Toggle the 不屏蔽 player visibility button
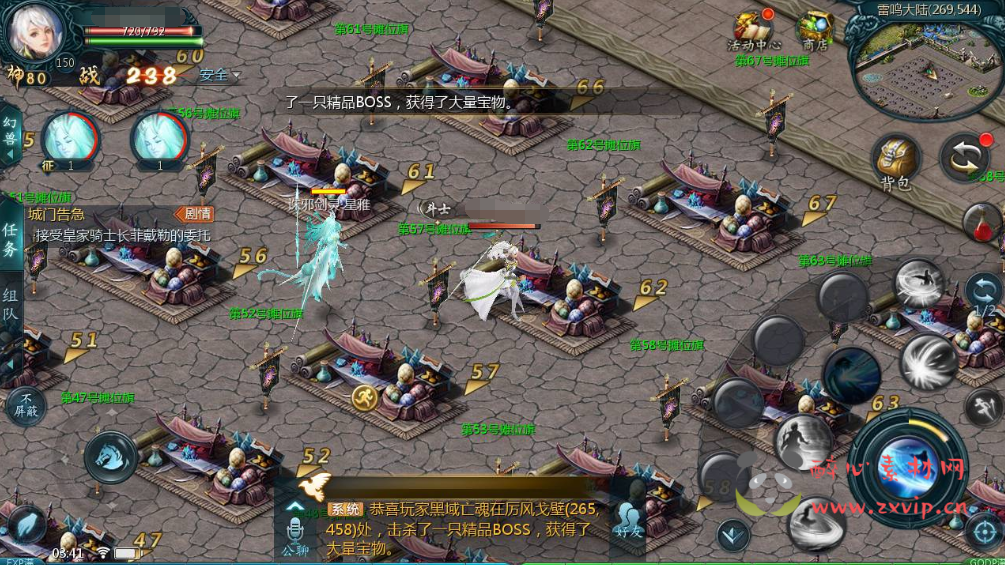Screen dimensions: 1005x565 pyautogui.click(x=24, y=406)
